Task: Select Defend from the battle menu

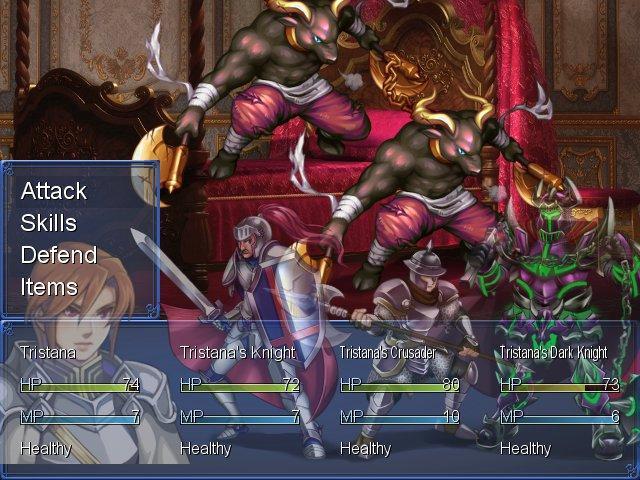Action: coord(59,255)
